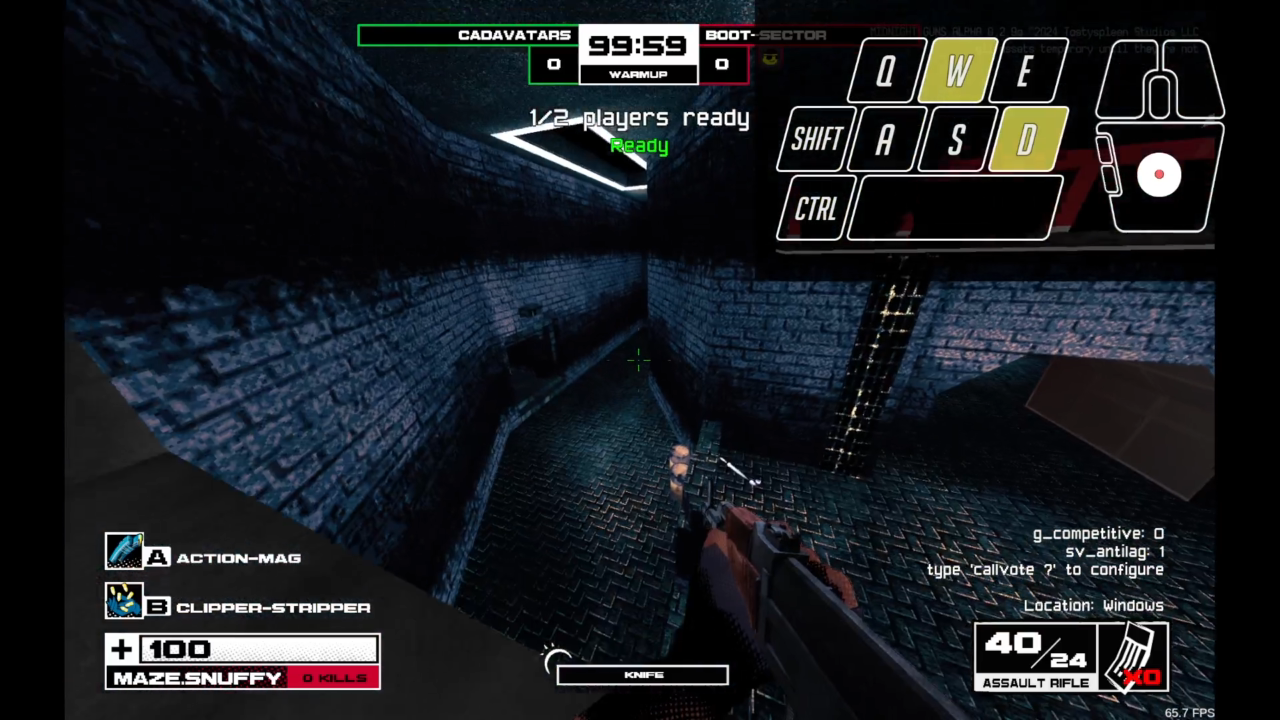The width and height of the screenshot is (1280, 720).
Task: Click the green Ready text
Action: (639, 146)
